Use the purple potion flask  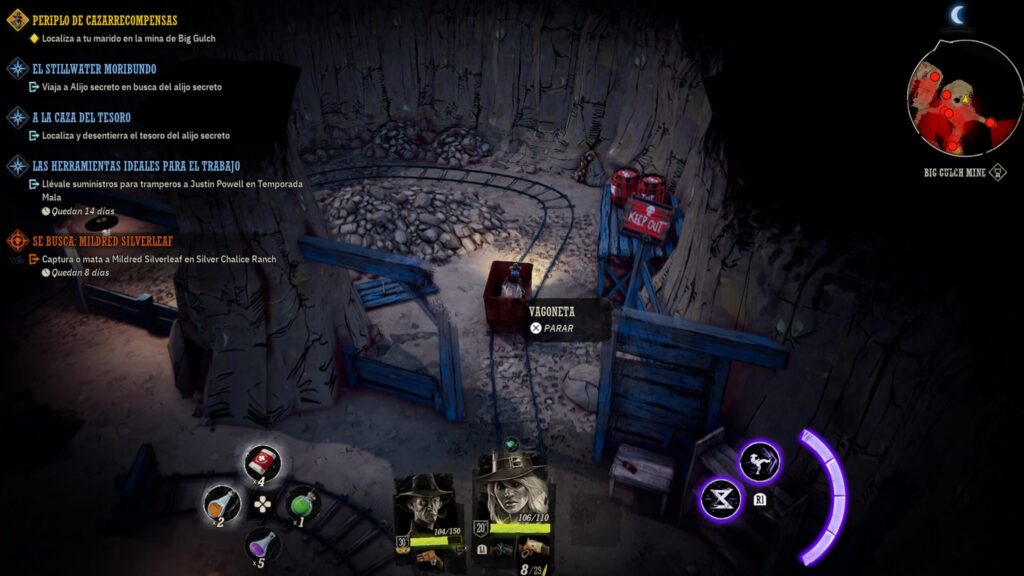(x=262, y=544)
